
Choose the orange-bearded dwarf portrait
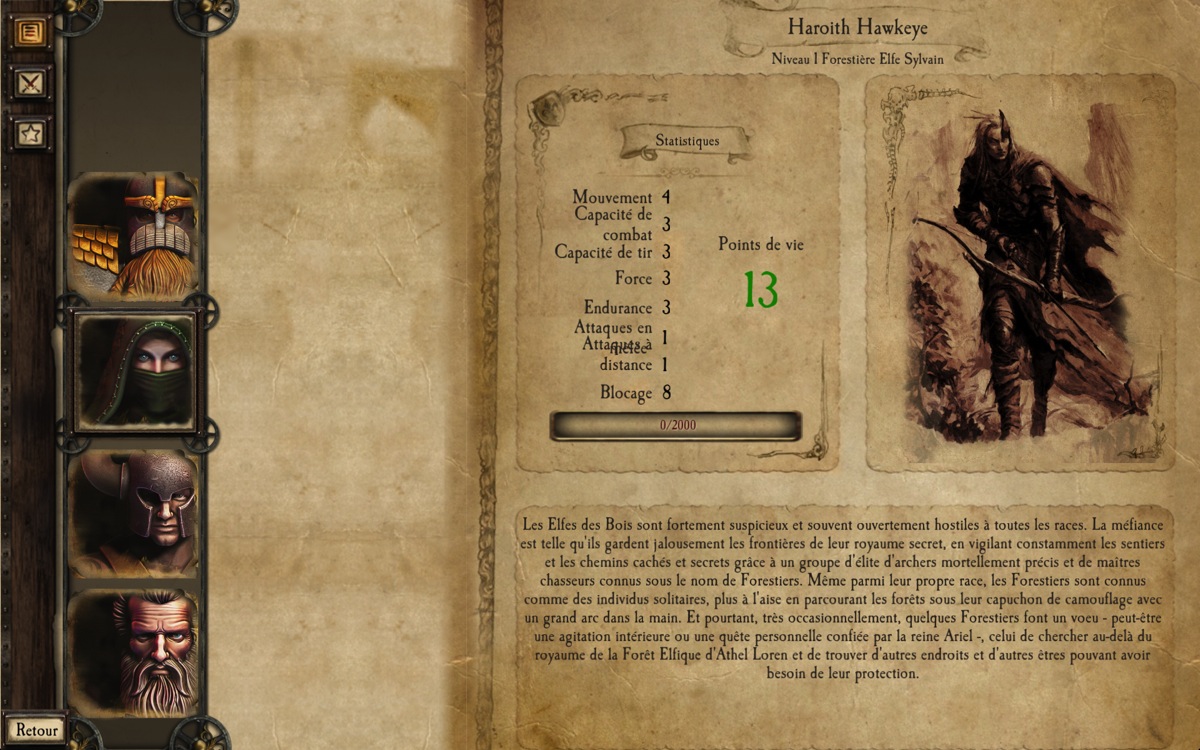[134, 236]
